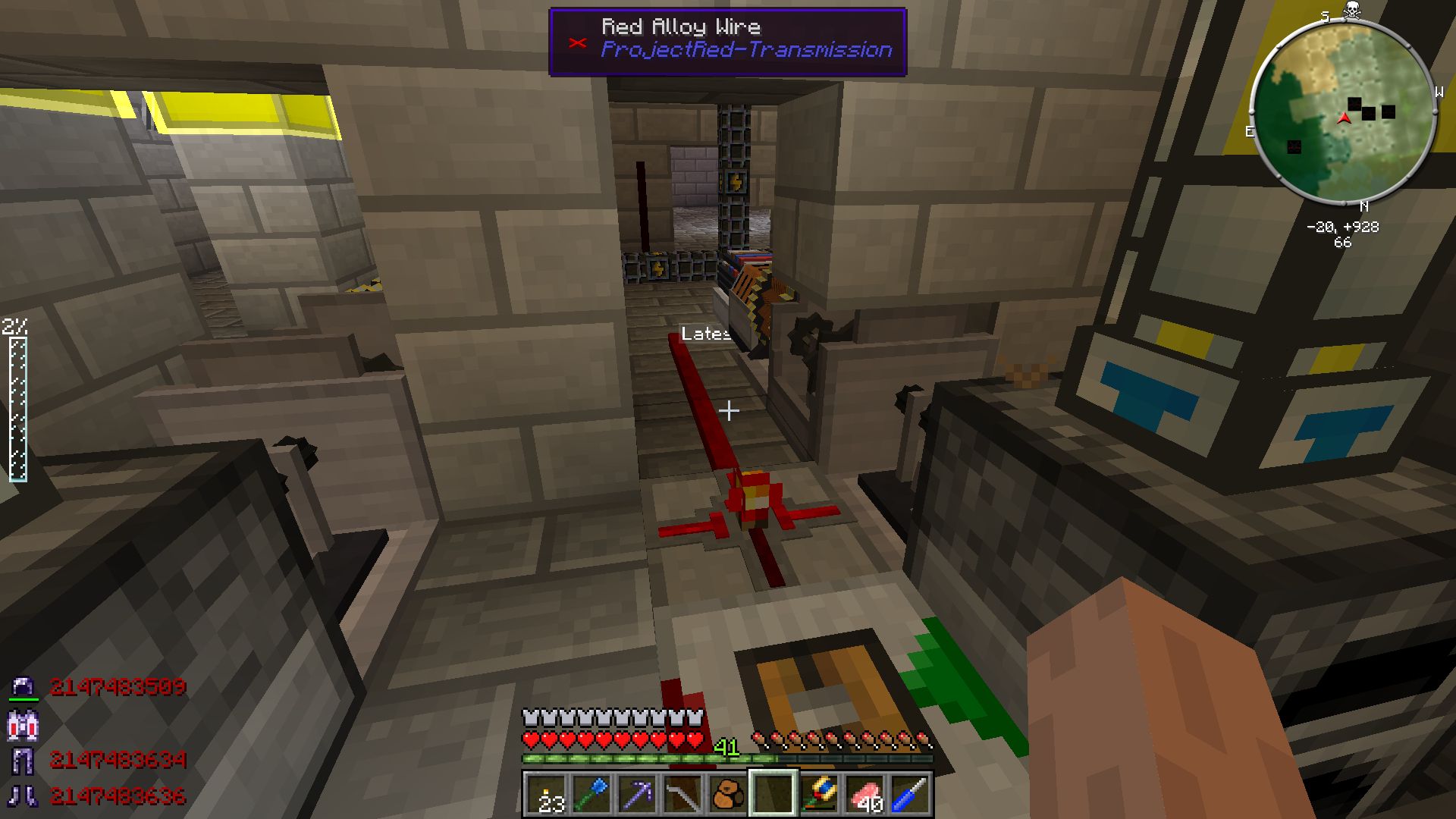Screen dimensions: 1456x819
Task: Click the Red Alloy Wire tooltip panel
Action: pos(727,42)
